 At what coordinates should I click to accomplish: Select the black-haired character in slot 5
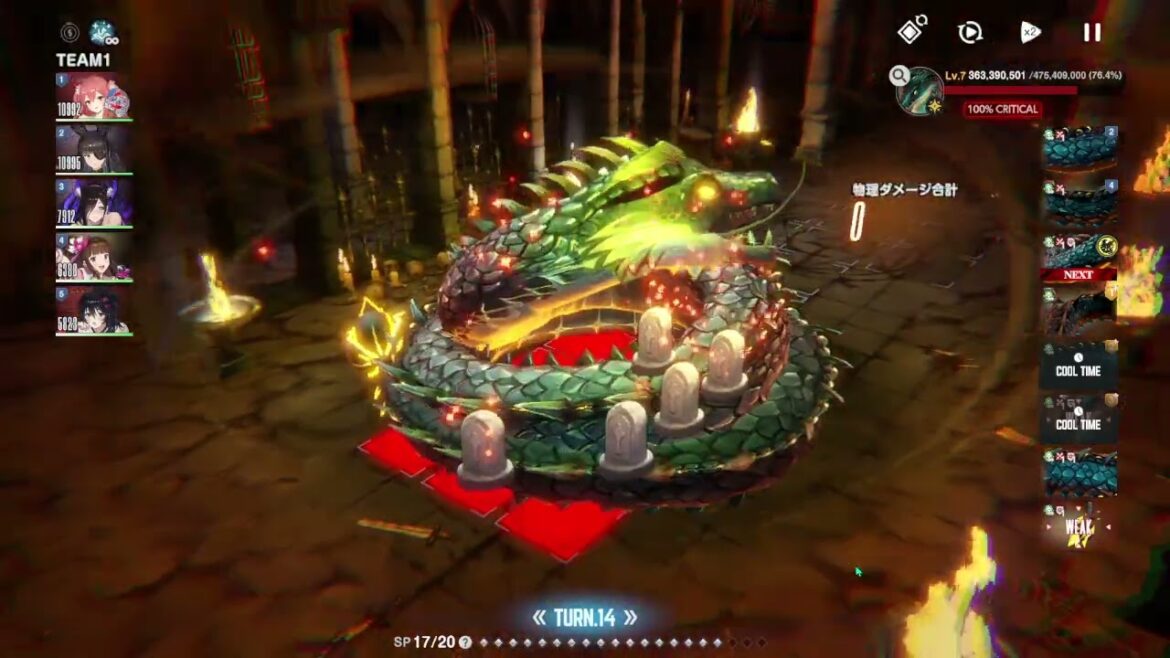tap(93, 311)
